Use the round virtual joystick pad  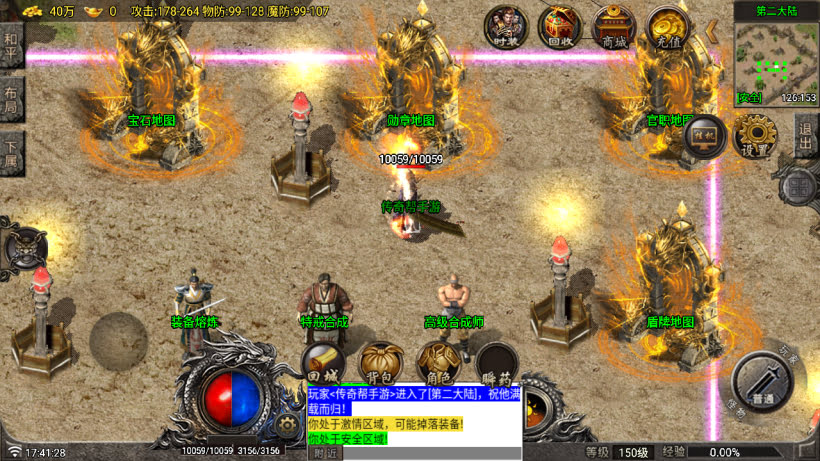click(119, 340)
